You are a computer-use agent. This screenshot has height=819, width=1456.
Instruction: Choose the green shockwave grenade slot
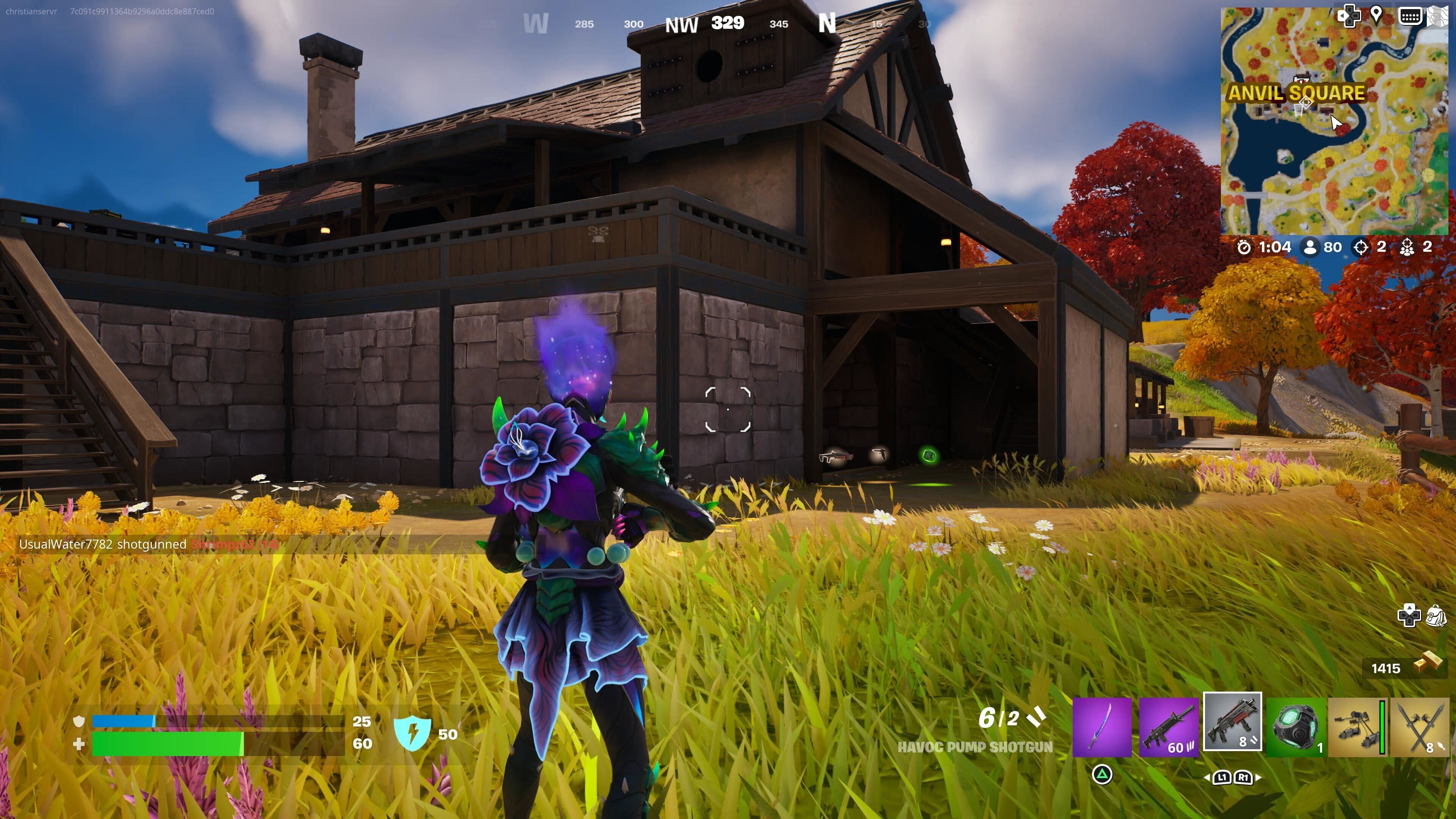[1296, 727]
